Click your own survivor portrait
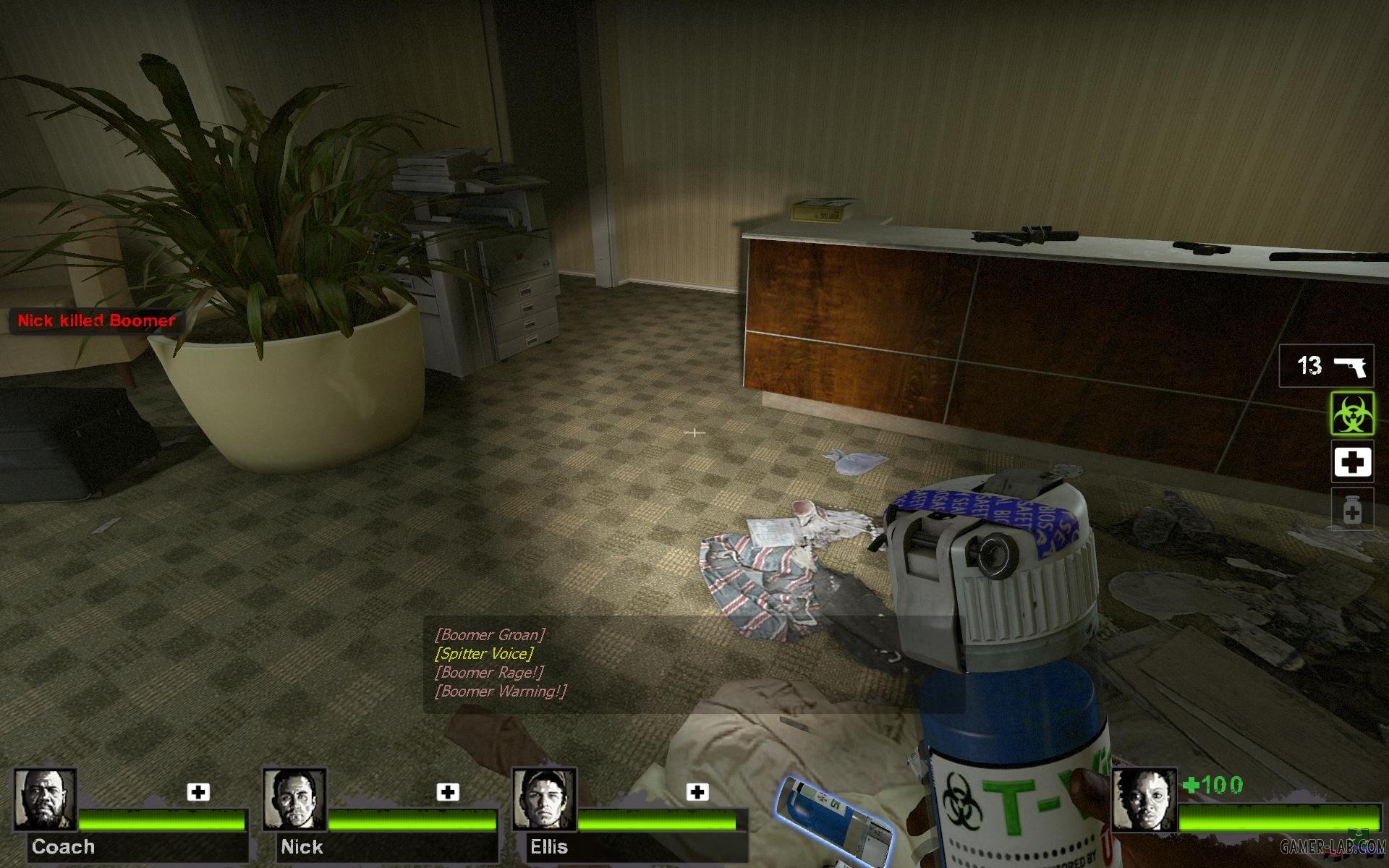The height and width of the screenshot is (868, 1389). click(x=1144, y=799)
